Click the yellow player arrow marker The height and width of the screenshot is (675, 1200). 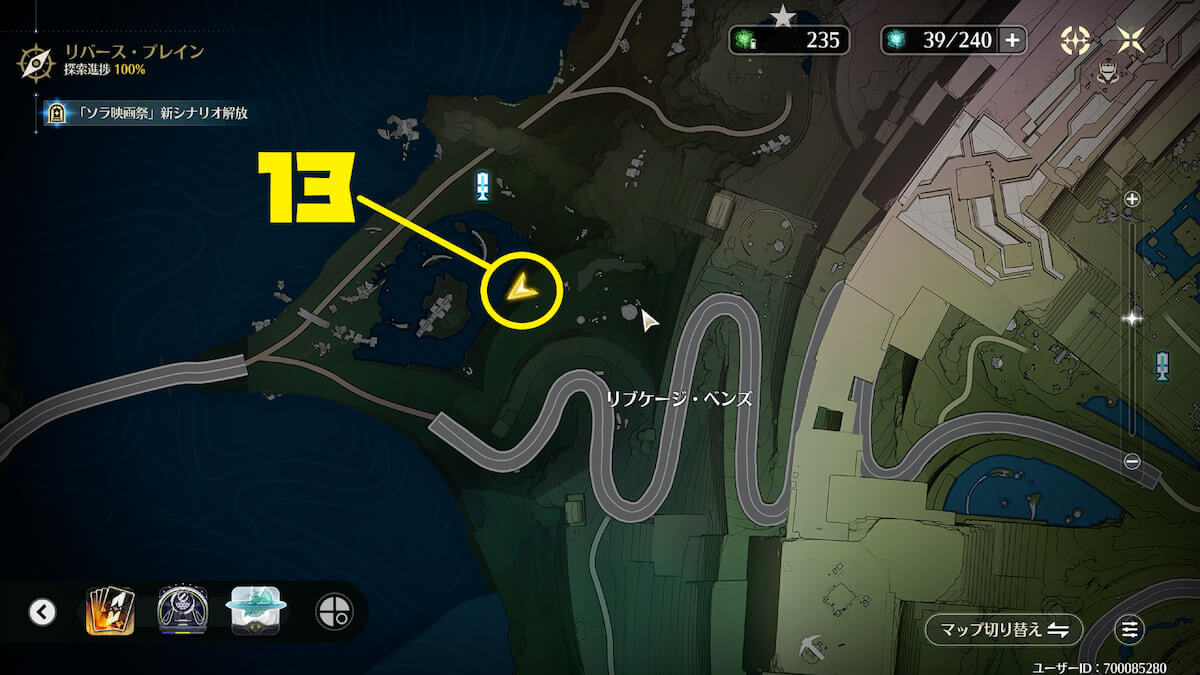click(520, 290)
